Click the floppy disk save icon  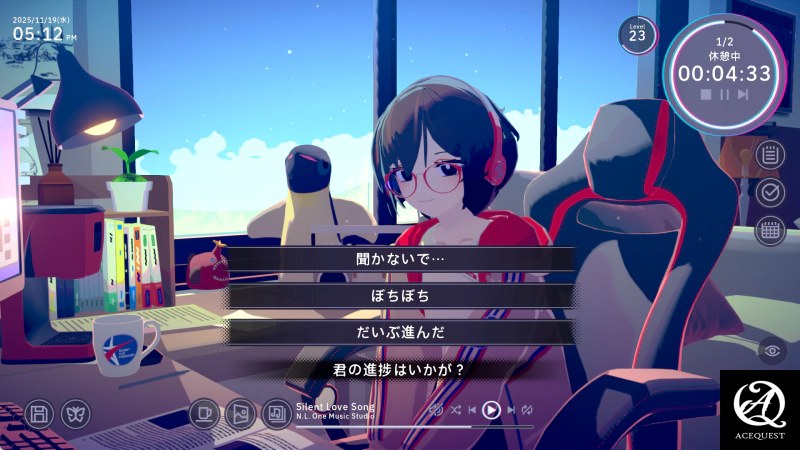point(39,413)
